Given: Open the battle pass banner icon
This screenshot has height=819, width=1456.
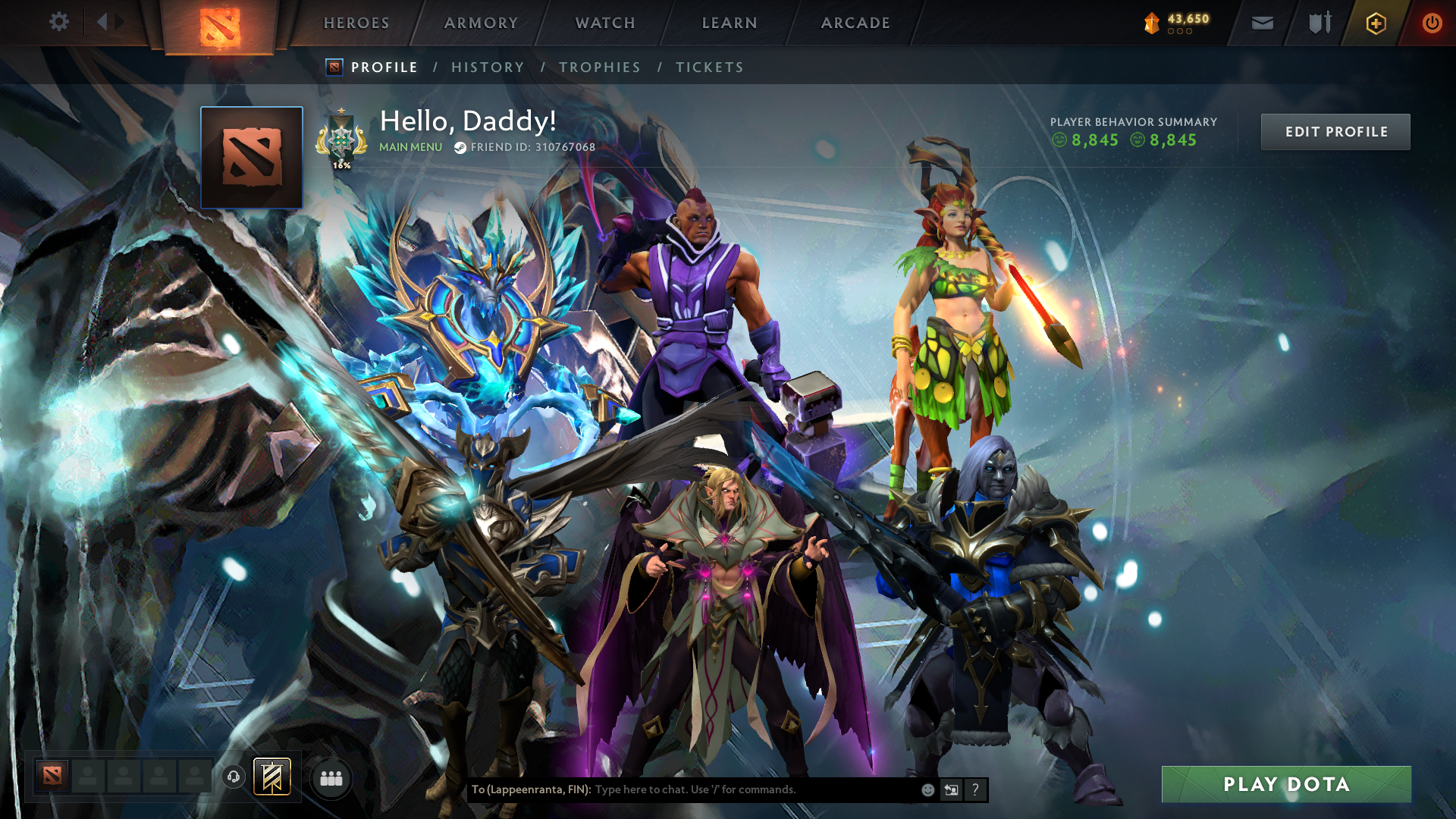Looking at the screenshot, I should [x=271, y=776].
